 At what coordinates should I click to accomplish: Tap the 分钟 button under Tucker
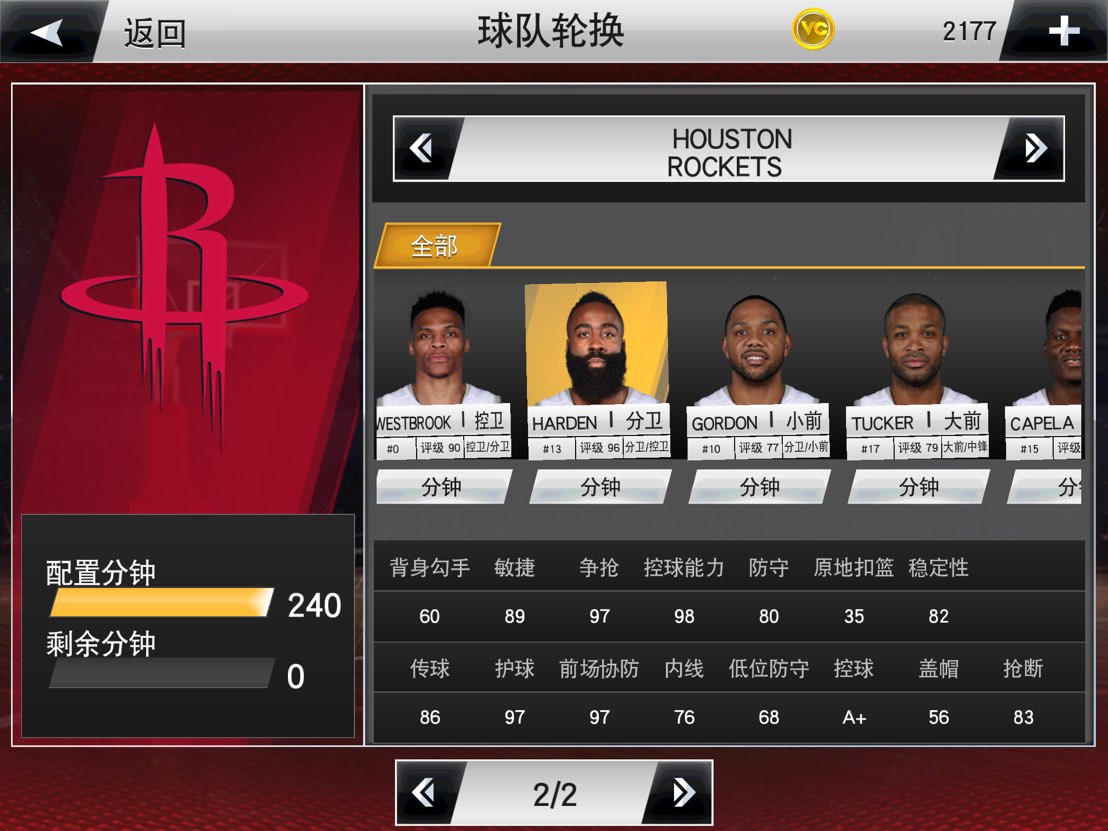[x=918, y=487]
